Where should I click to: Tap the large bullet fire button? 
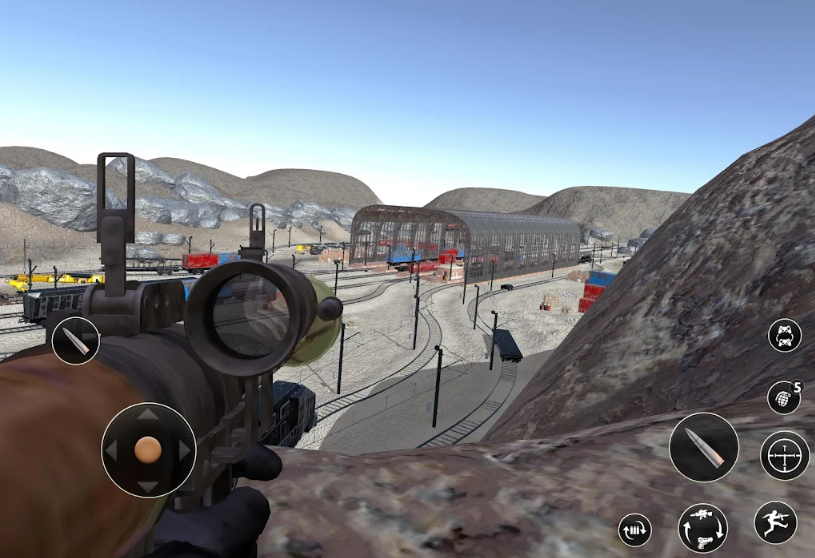[x=703, y=447]
